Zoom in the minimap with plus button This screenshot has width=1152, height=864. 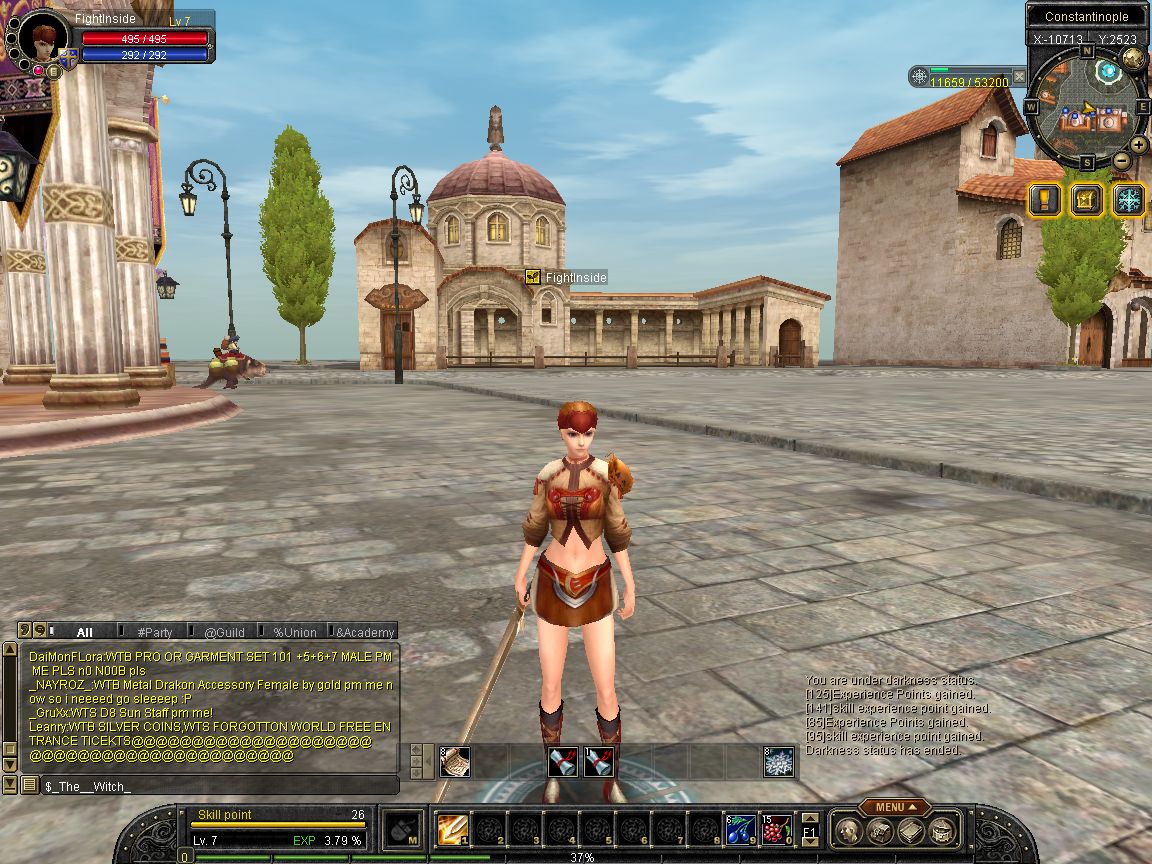(1139, 144)
